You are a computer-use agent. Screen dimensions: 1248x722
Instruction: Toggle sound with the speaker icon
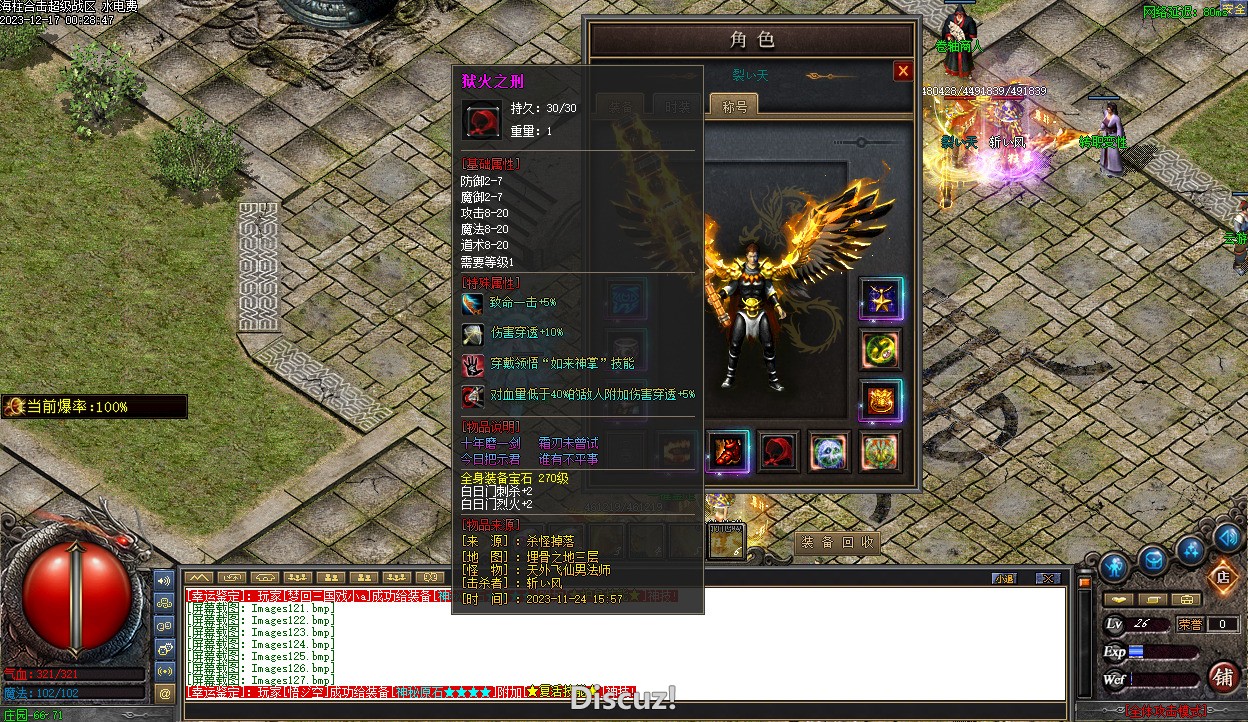point(1228,538)
